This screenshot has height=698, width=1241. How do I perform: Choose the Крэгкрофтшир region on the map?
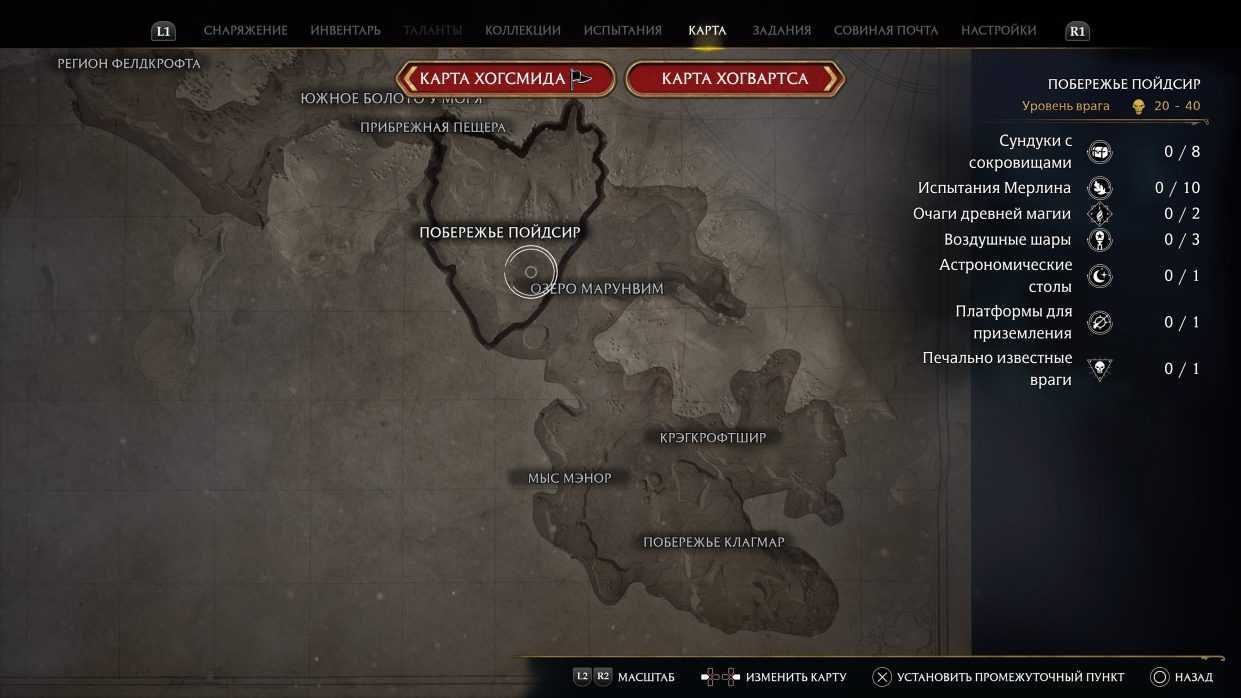tap(713, 438)
